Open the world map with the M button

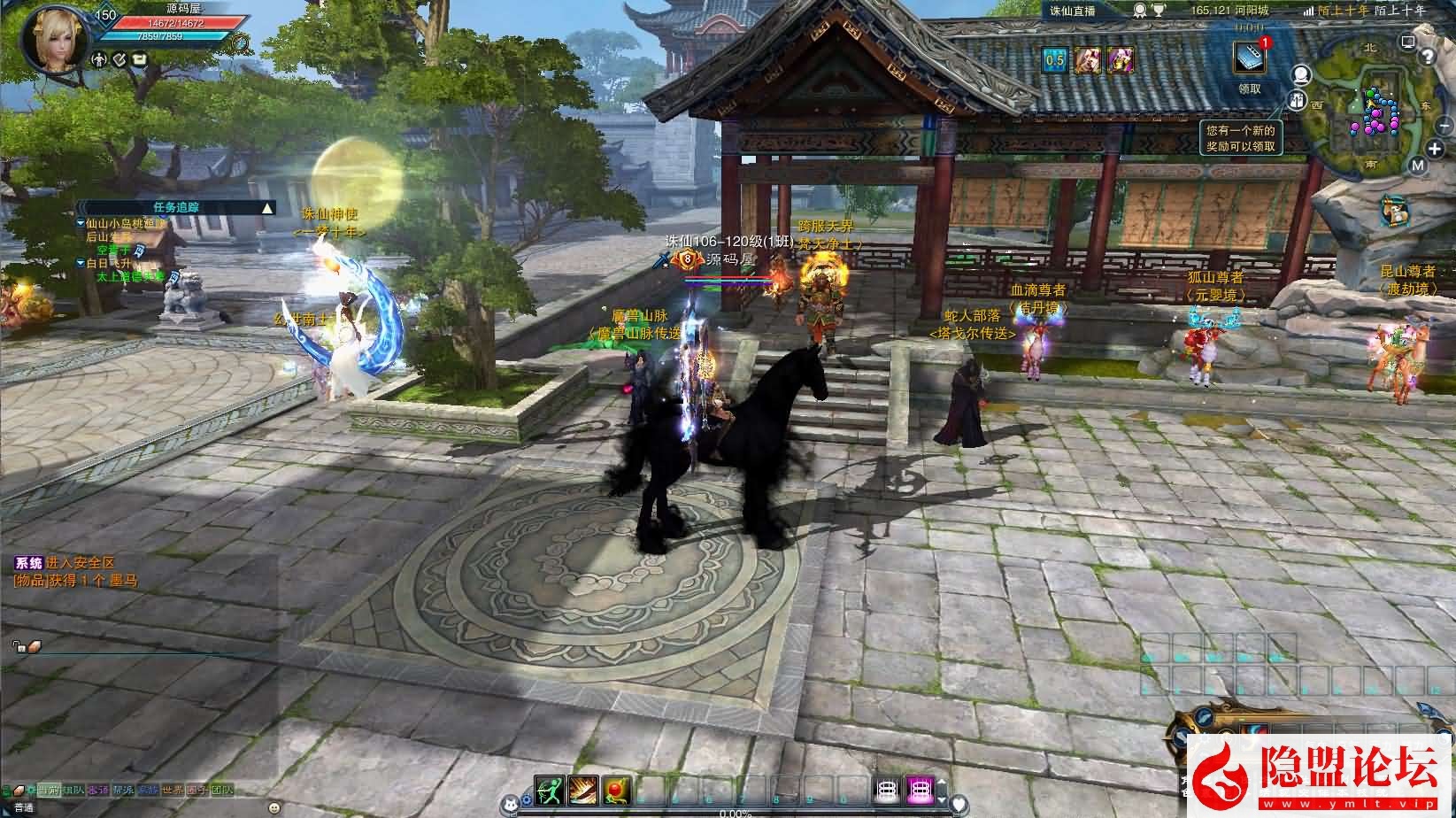point(1418,166)
